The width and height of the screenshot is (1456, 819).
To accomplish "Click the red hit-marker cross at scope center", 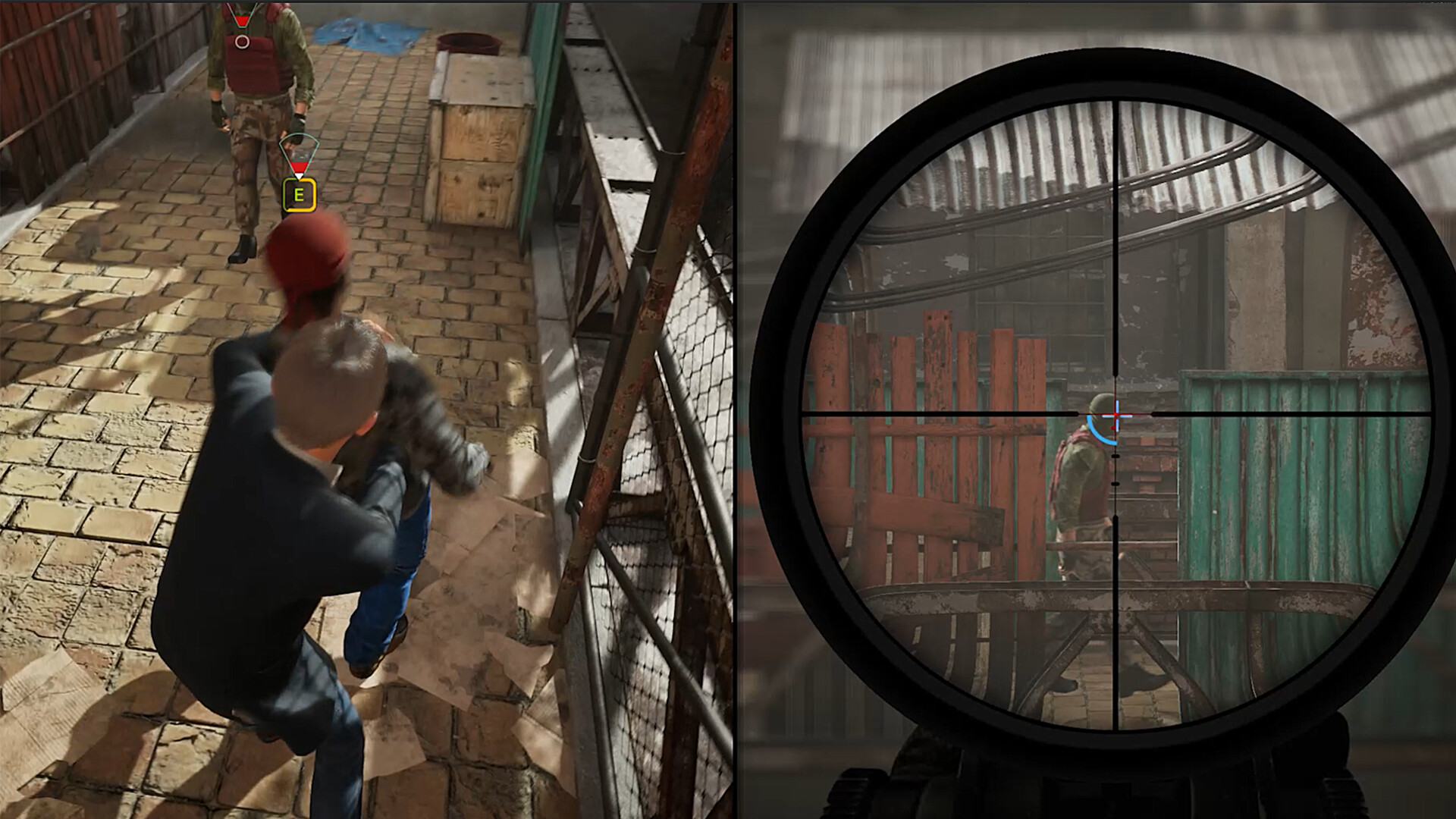I will [x=1116, y=415].
